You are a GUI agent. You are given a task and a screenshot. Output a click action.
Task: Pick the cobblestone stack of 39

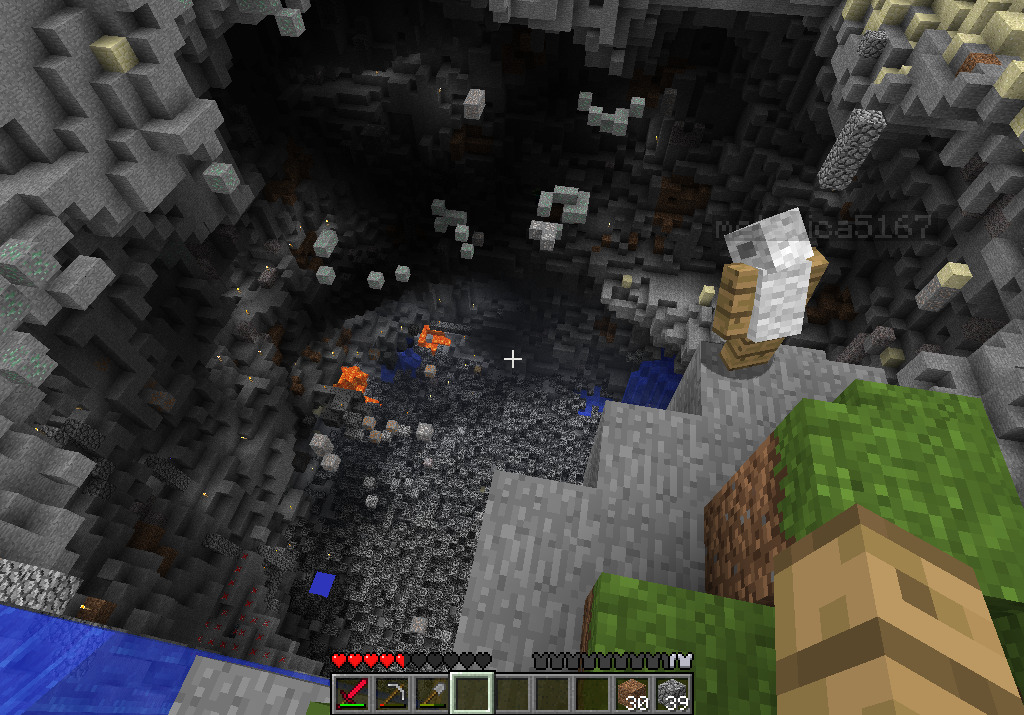coord(671,693)
